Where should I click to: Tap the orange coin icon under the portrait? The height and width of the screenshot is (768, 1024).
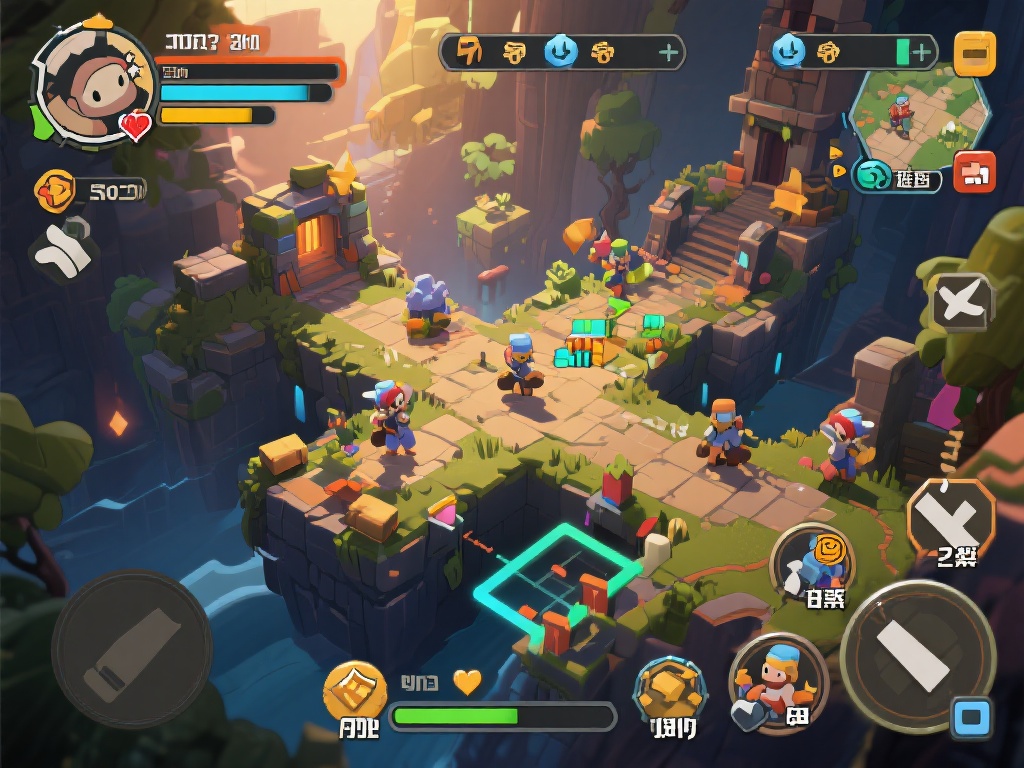click(55, 190)
